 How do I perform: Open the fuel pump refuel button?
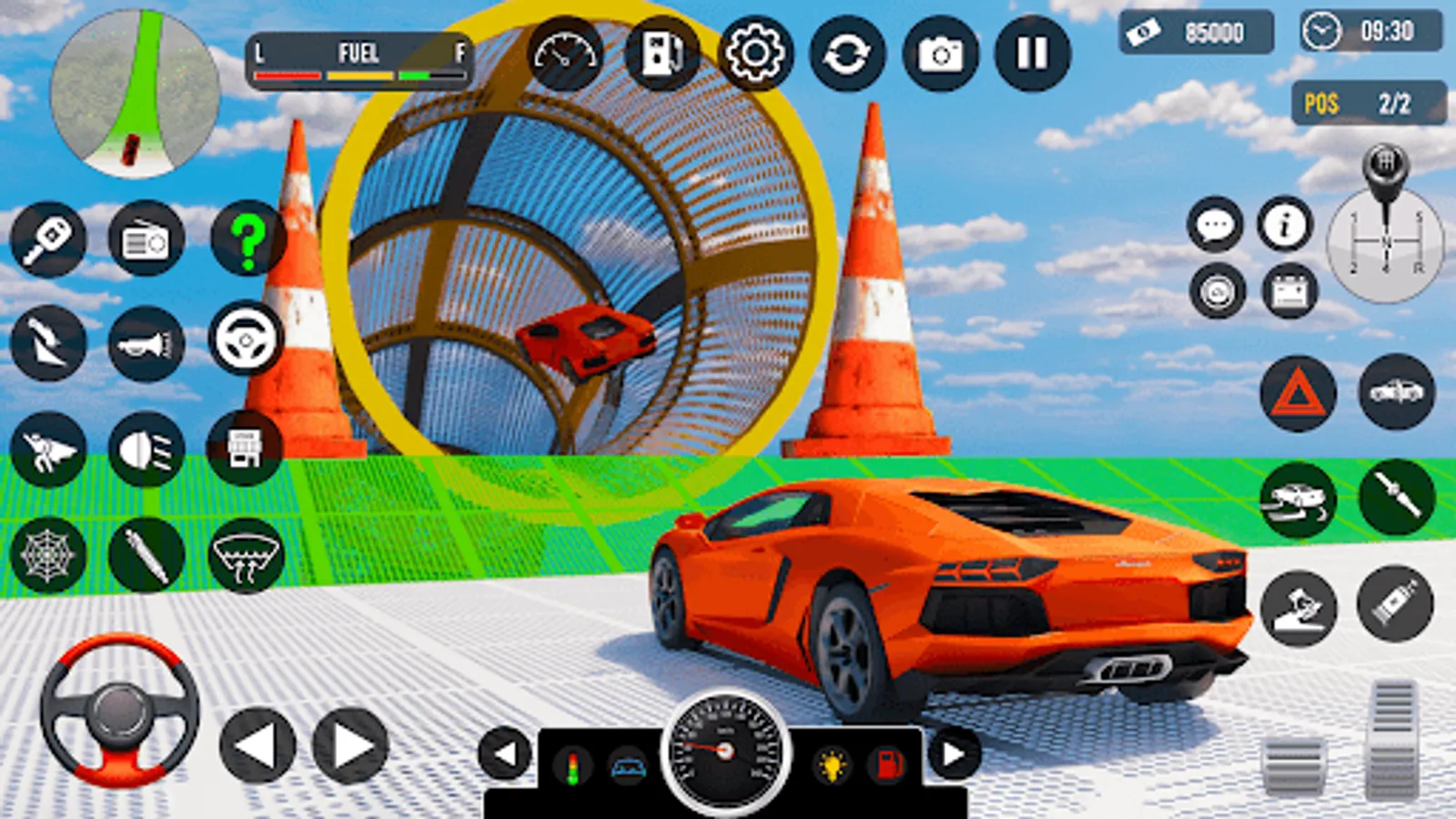click(x=662, y=54)
